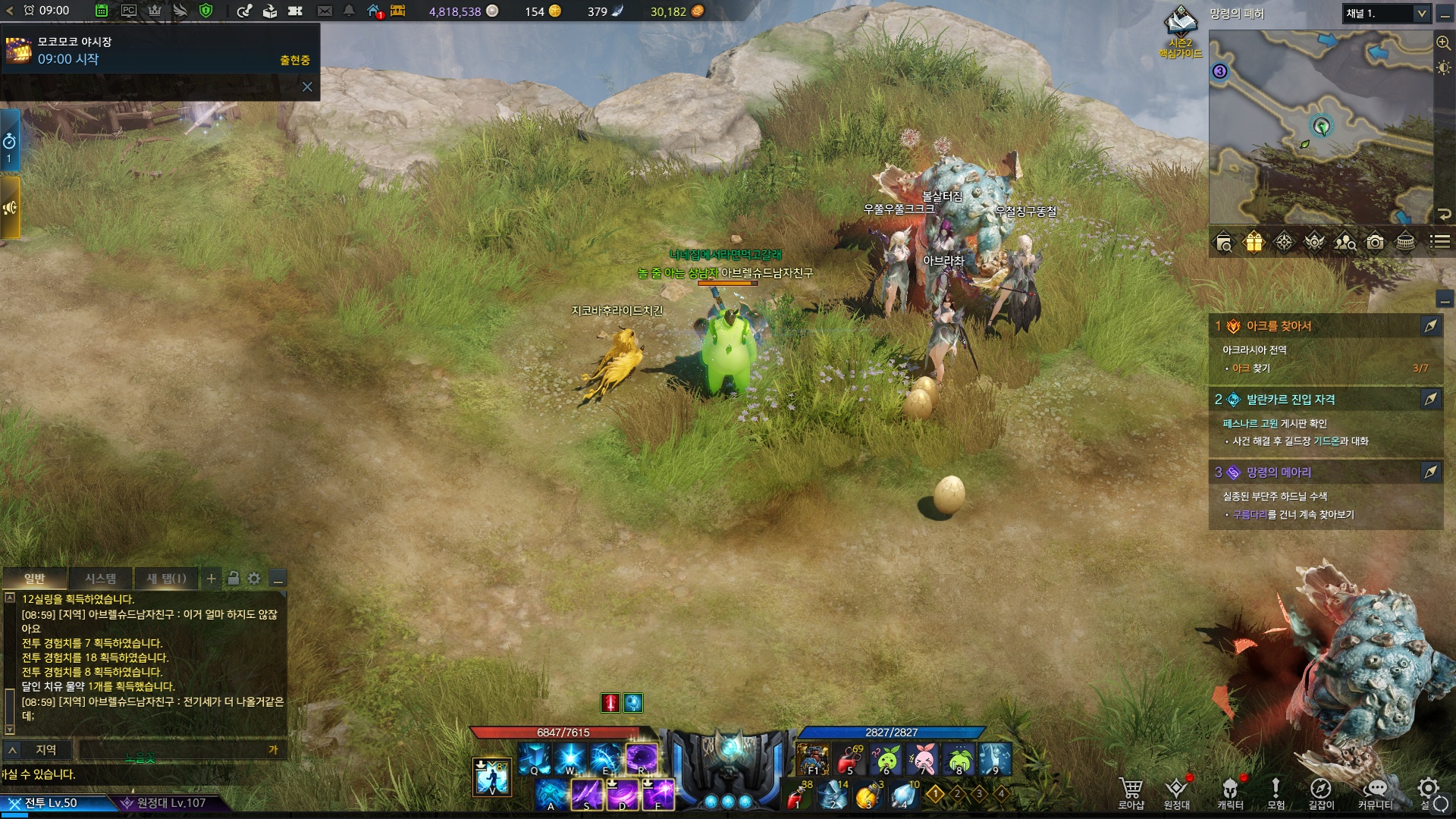Image resolution: width=1456 pixels, height=819 pixels.
Task: Open the 로아샵 shop menu
Action: click(x=1131, y=792)
